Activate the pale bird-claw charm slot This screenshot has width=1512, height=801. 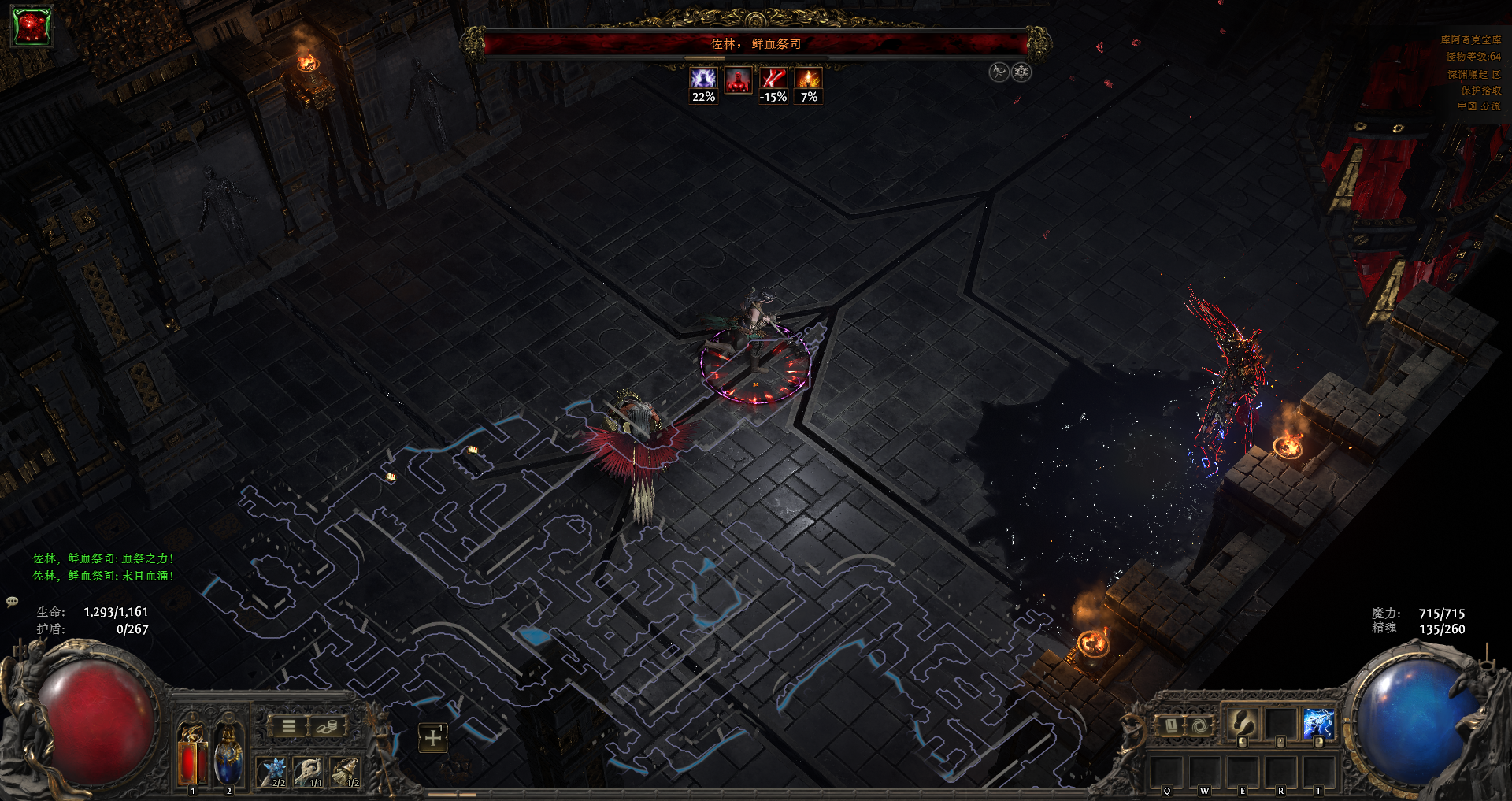tap(310, 771)
